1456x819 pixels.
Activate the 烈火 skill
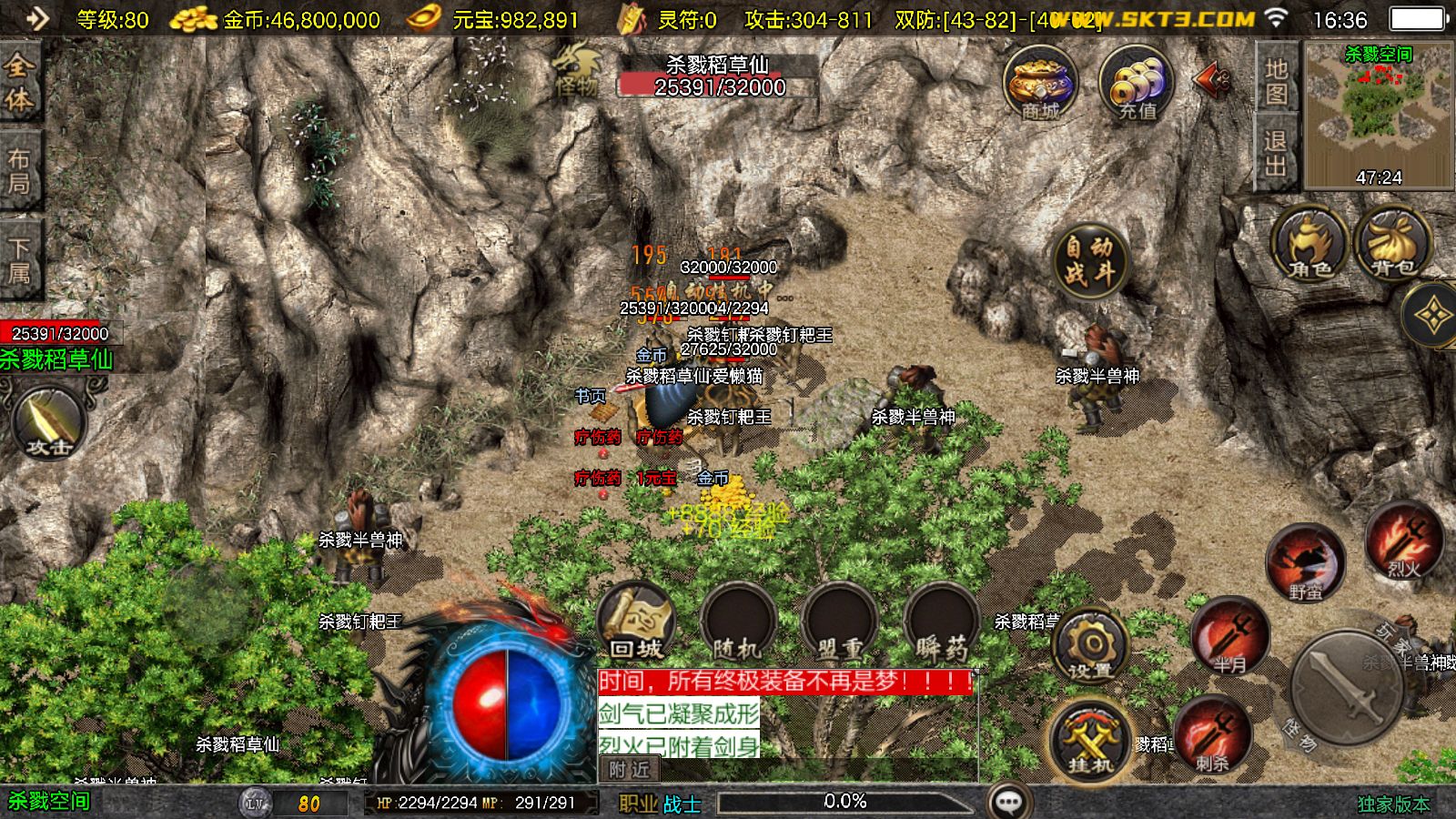(1403, 541)
